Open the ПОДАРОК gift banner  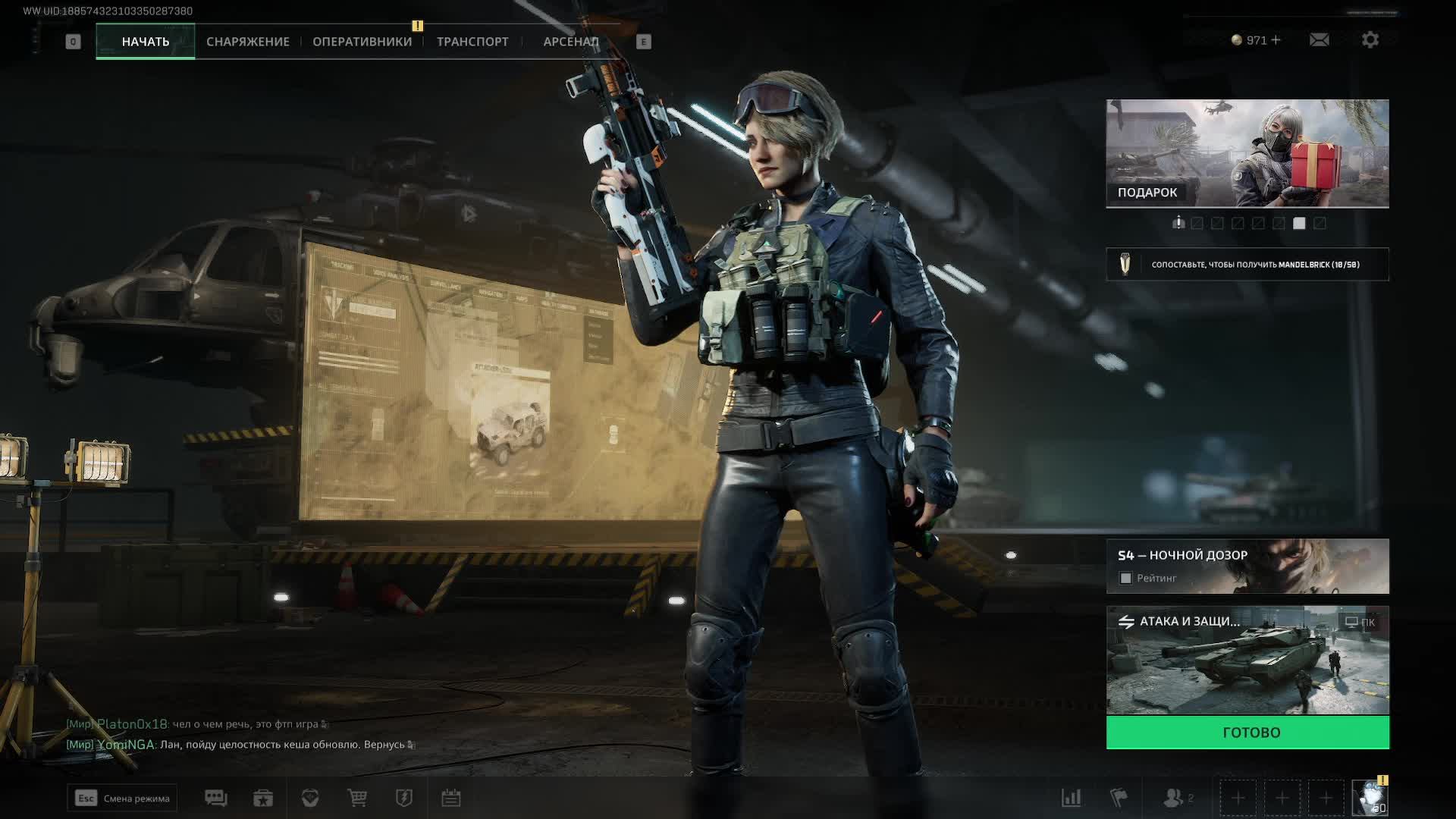coord(1247,153)
